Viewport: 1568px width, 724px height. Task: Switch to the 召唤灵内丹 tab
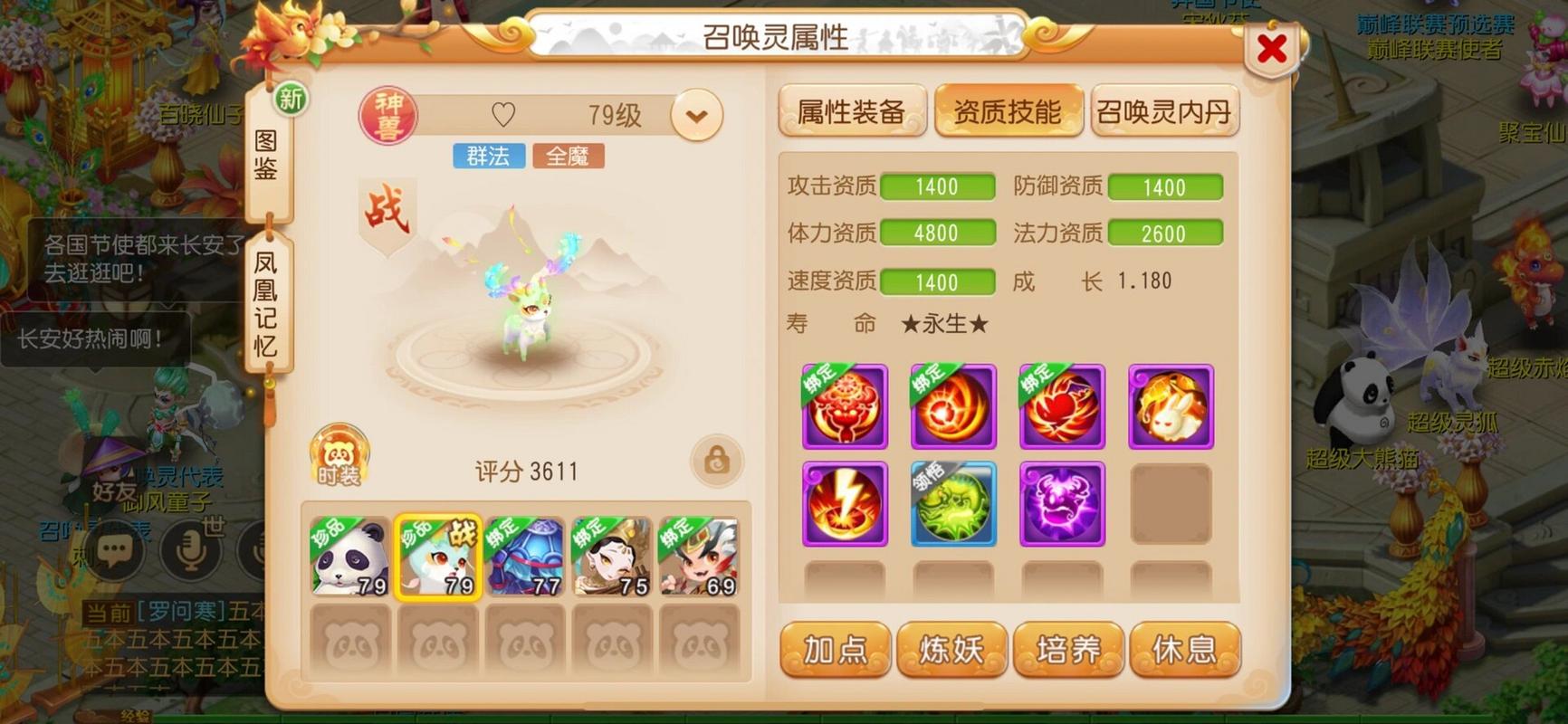point(1165,110)
